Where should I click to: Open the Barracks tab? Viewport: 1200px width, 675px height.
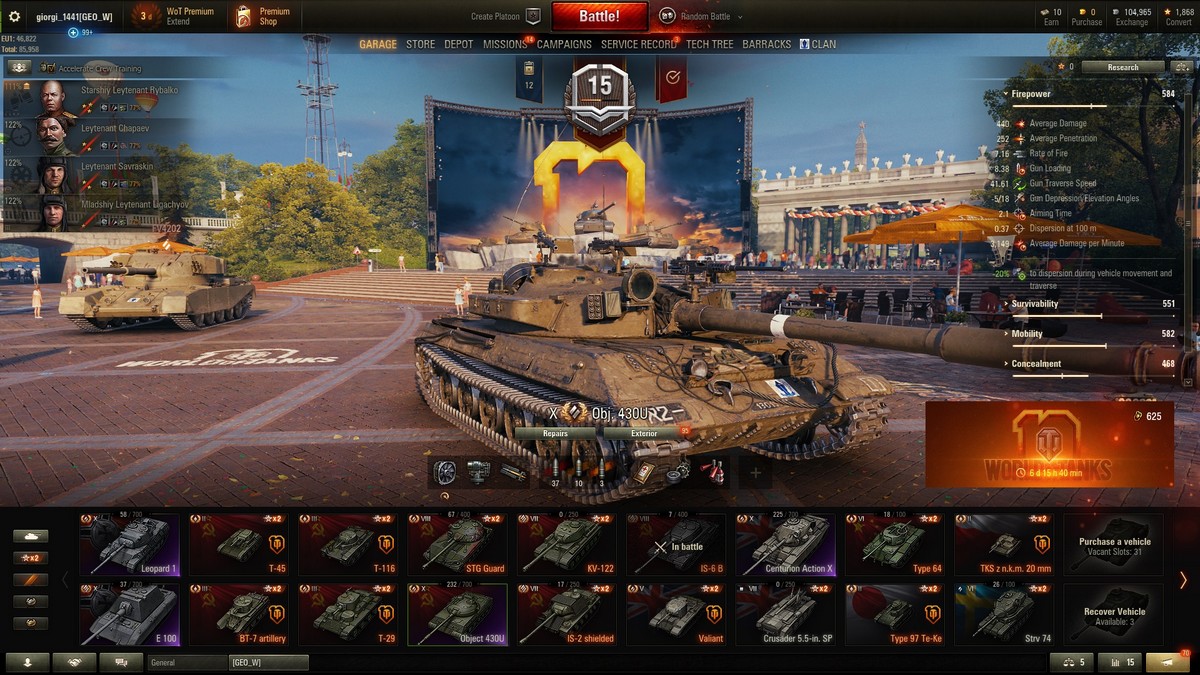(767, 44)
